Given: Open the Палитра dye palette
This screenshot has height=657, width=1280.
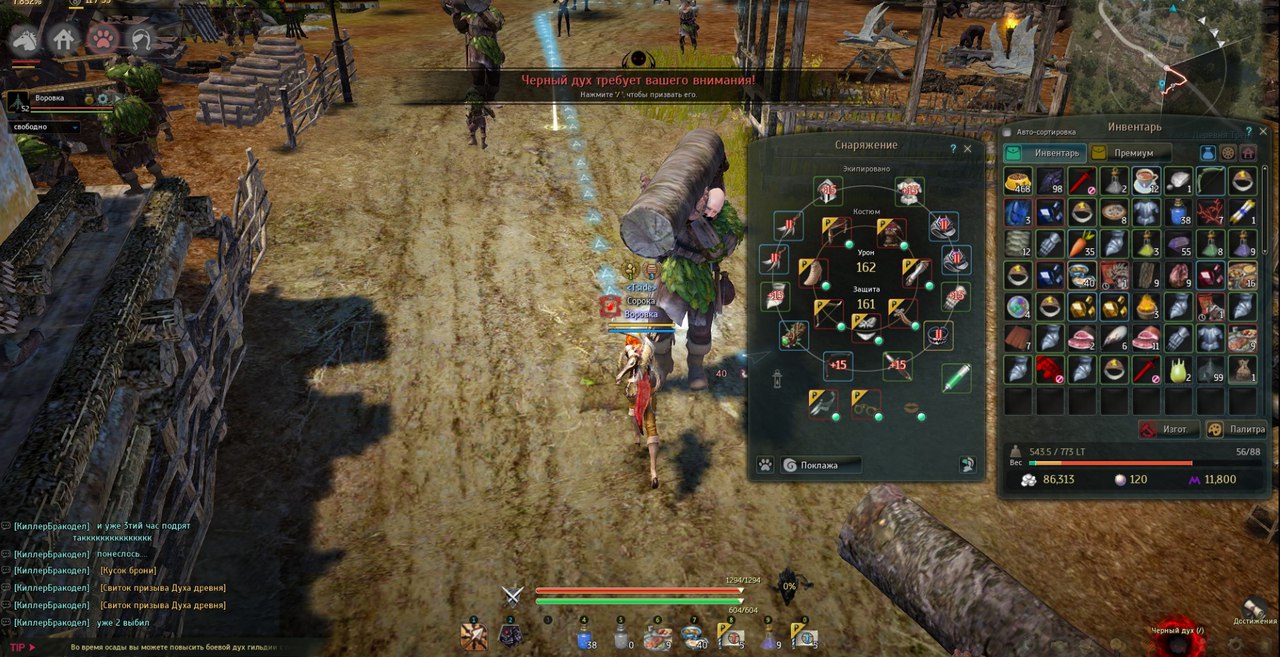Looking at the screenshot, I should (1236, 429).
